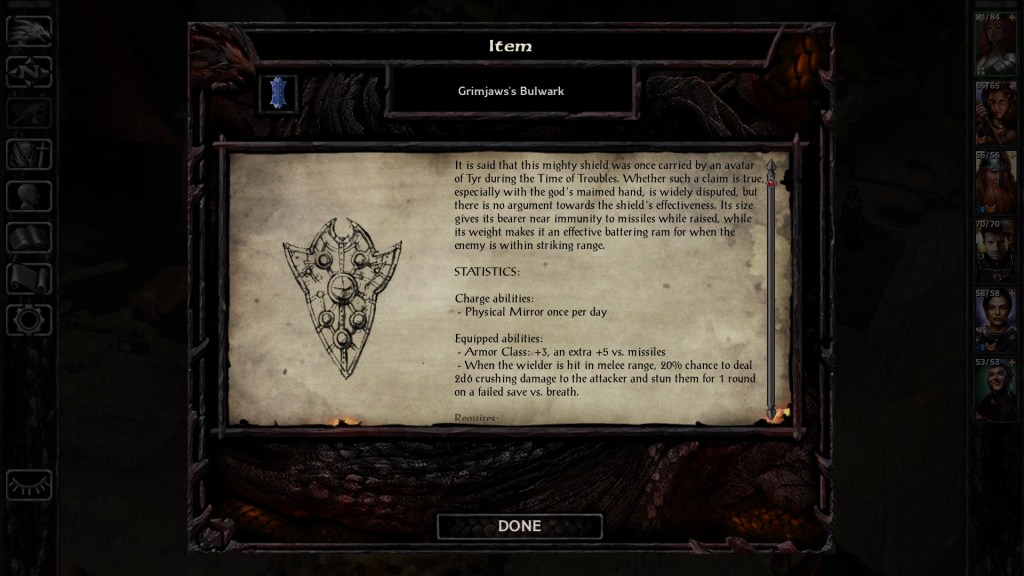
Task: Close the item description with DONE
Action: click(x=519, y=526)
